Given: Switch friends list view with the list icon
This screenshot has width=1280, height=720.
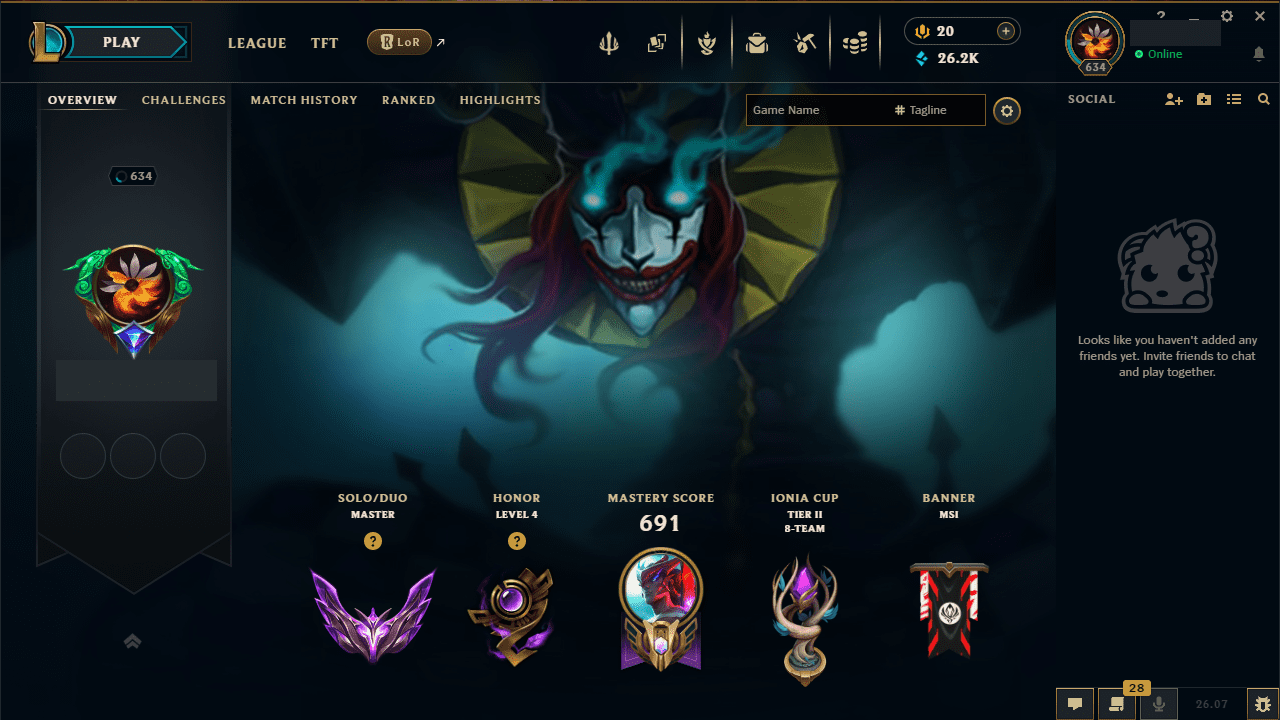Looking at the screenshot, I should click(x=1234, y=99).
